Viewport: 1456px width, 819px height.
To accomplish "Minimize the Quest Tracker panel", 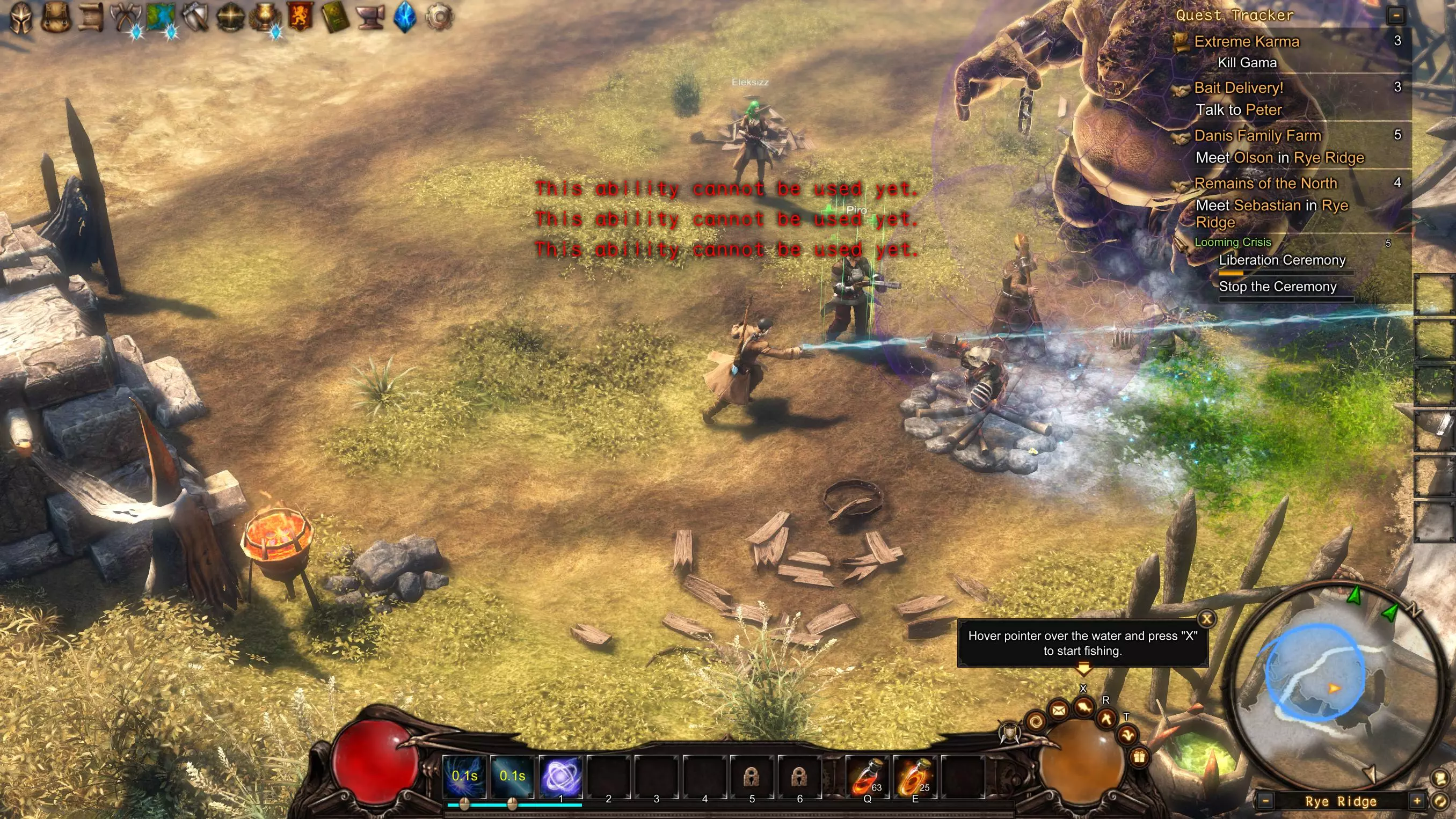I will click(x=1396, y=15).
